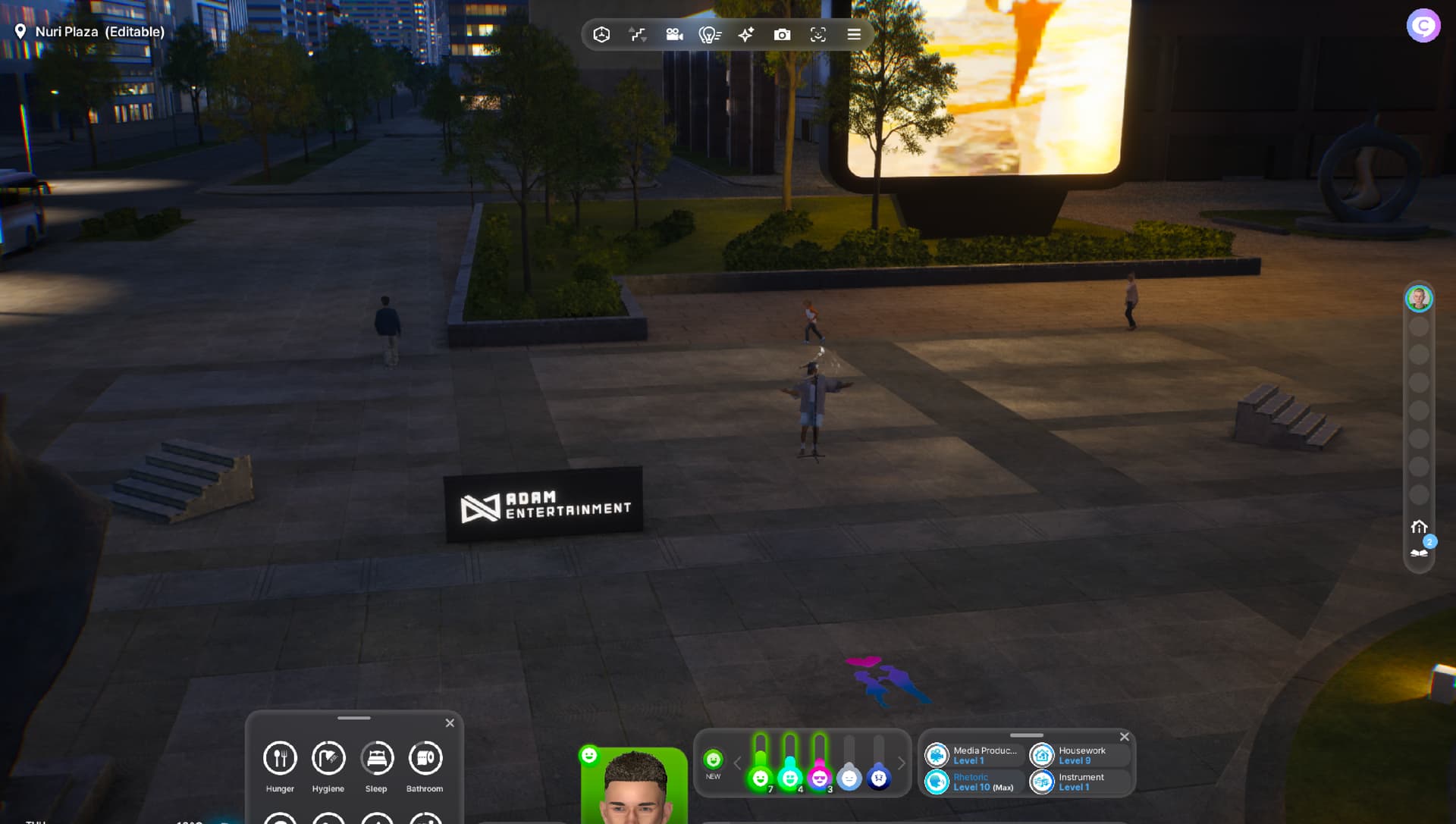Open the photo camera mode
The image size is (1456, 824).
[782, 35]
